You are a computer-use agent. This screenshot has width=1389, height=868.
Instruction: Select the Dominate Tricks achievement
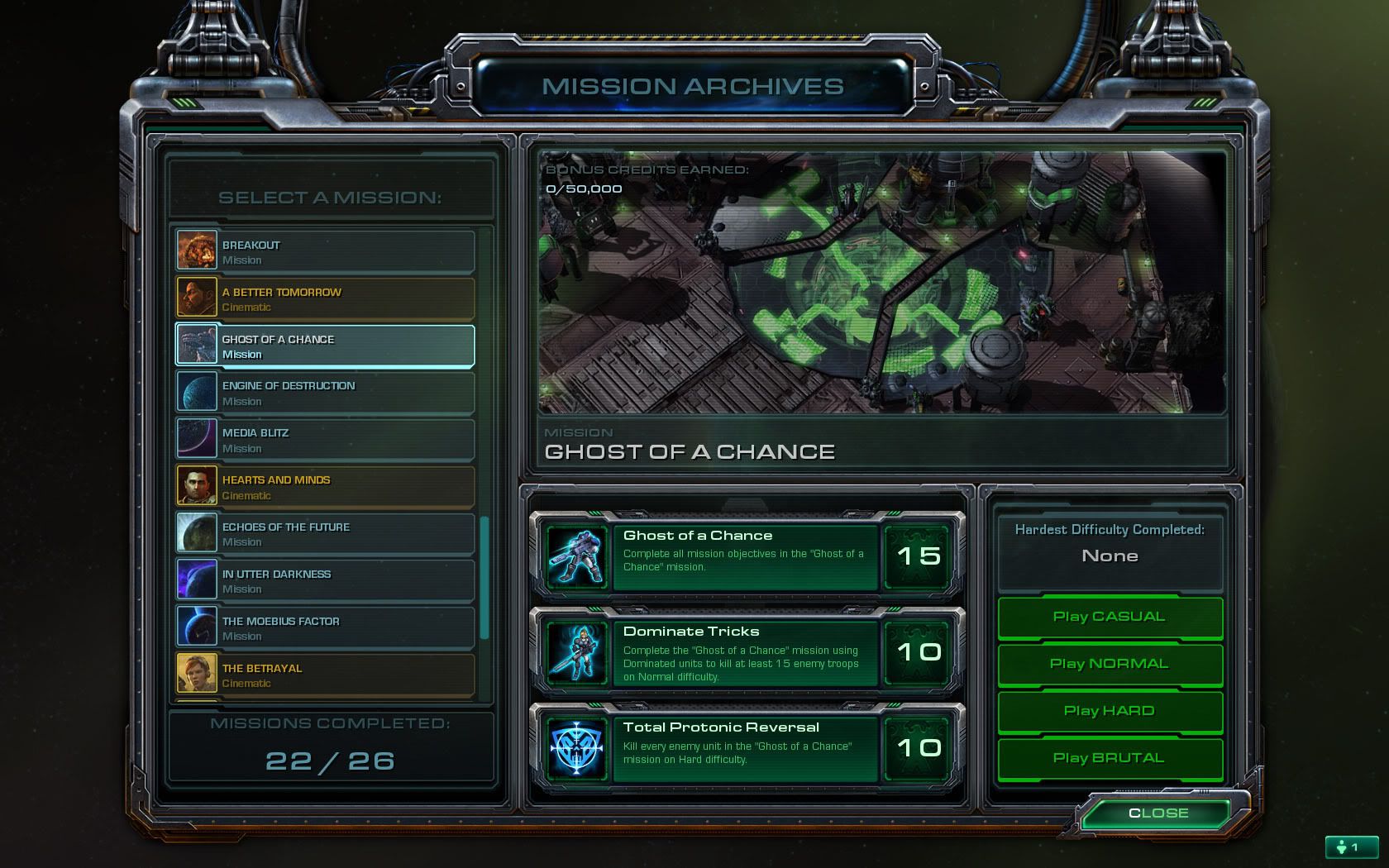(x=747, y=652)
